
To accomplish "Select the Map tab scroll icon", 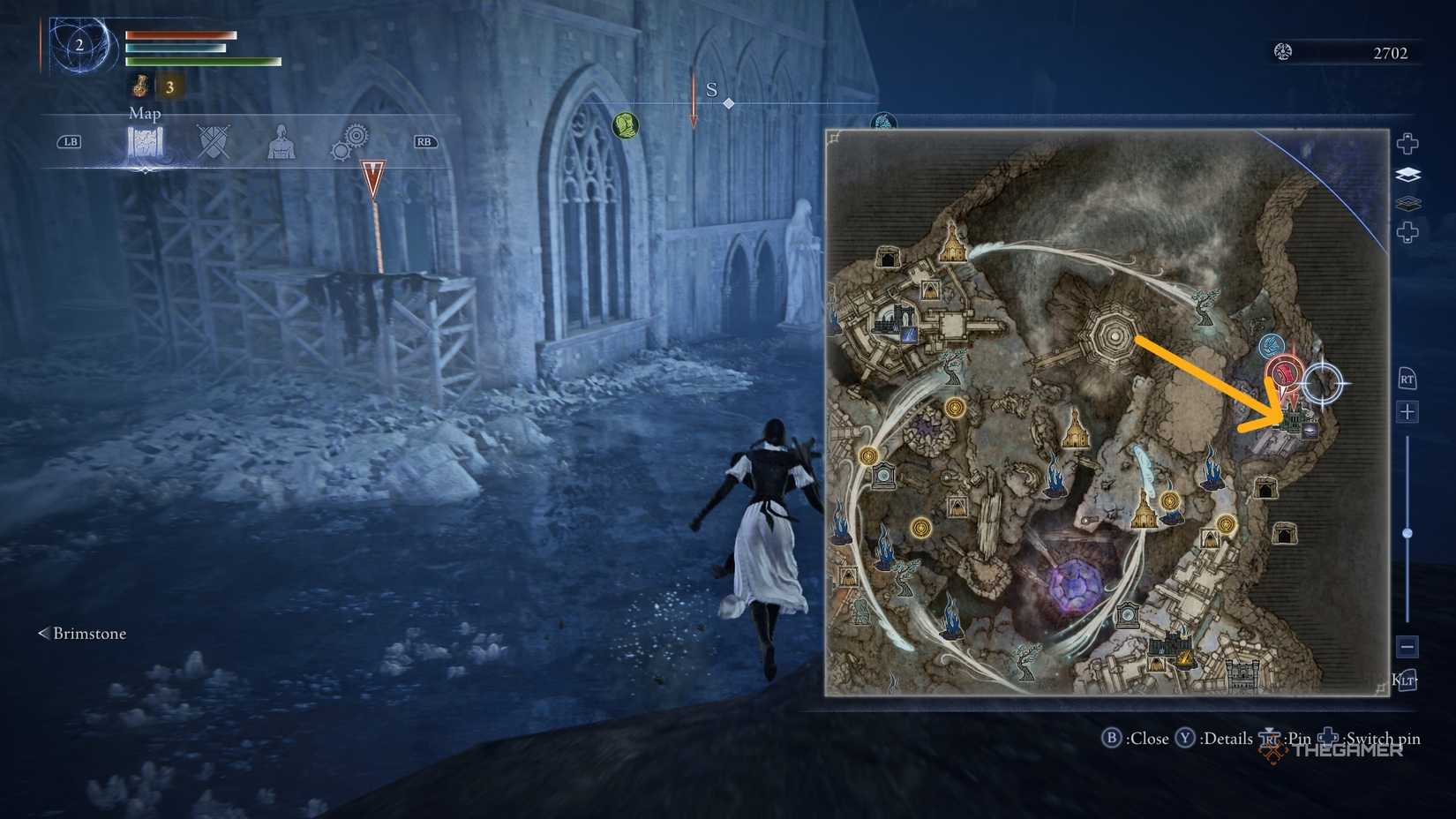I will (144, 143).
